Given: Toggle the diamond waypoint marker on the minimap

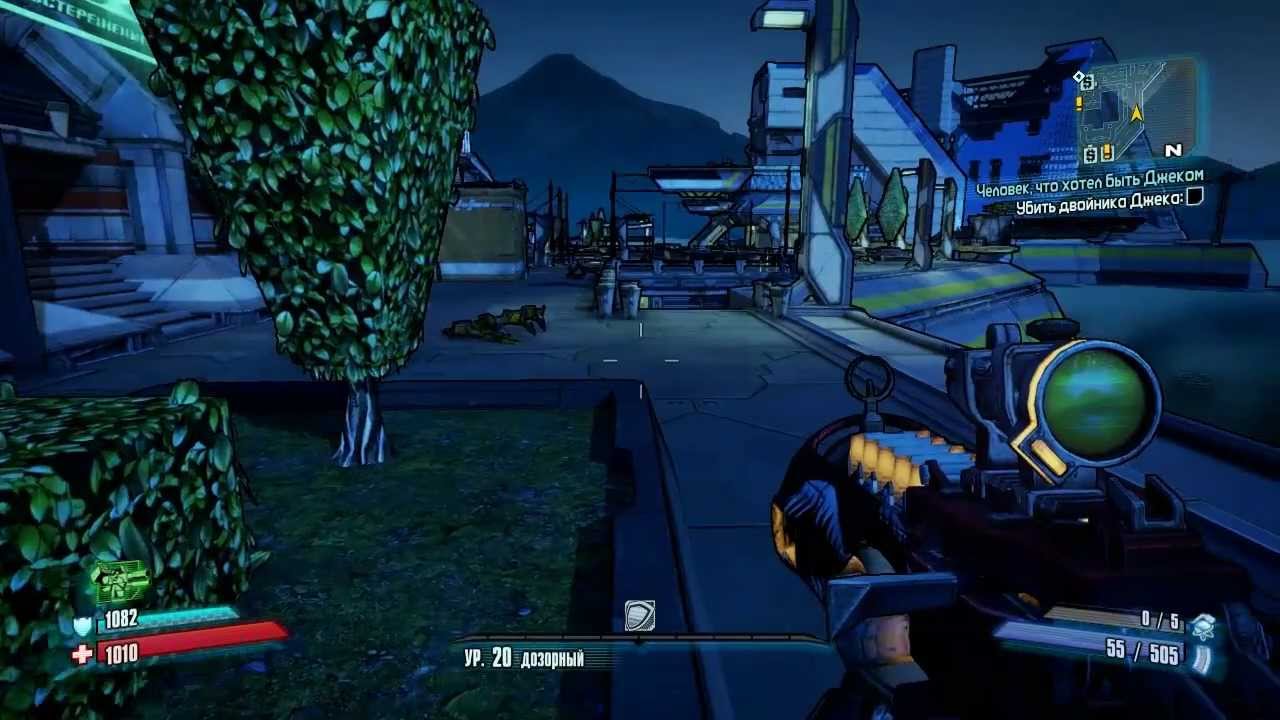Looking at the screenshot, I should [x=1078, y=75].
